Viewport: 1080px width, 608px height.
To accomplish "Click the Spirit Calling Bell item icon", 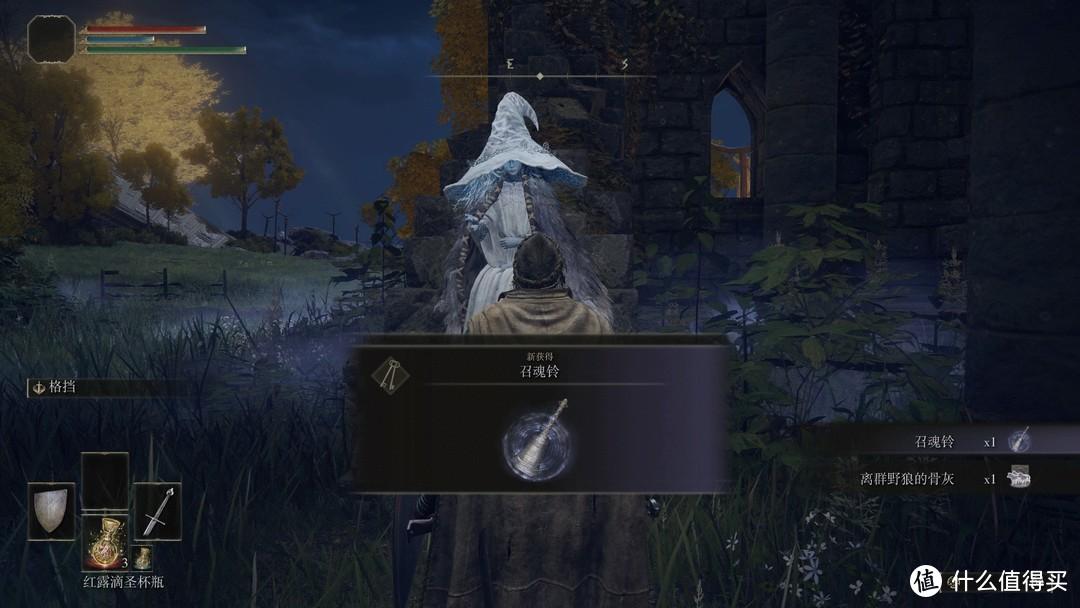I will pyautogui.click(x=537, y=440).
